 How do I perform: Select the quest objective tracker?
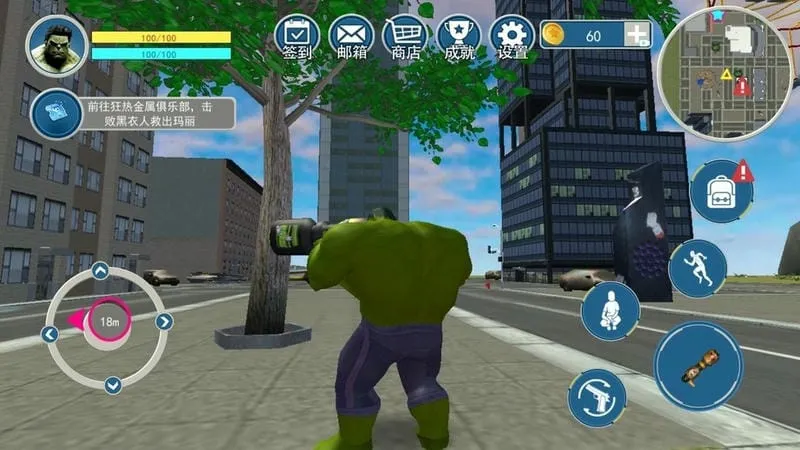[56, 112]
